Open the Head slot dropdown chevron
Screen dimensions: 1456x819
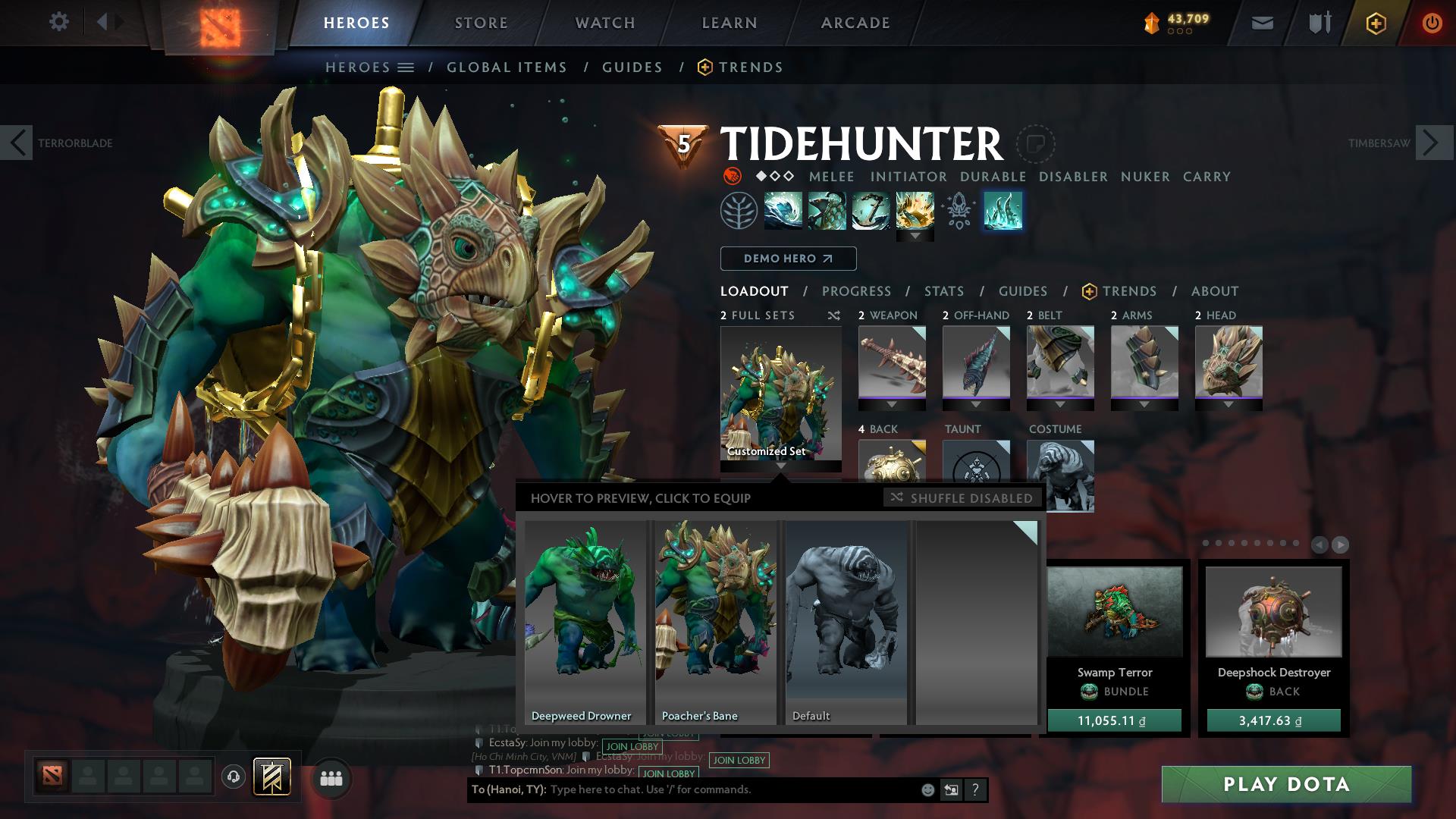tap(1228, 404)
